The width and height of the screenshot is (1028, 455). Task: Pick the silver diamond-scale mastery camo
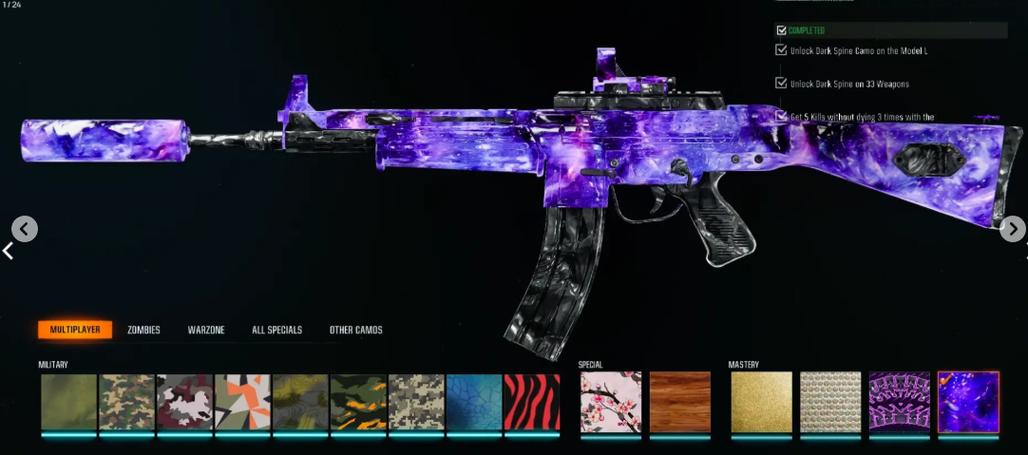[830, 402]
